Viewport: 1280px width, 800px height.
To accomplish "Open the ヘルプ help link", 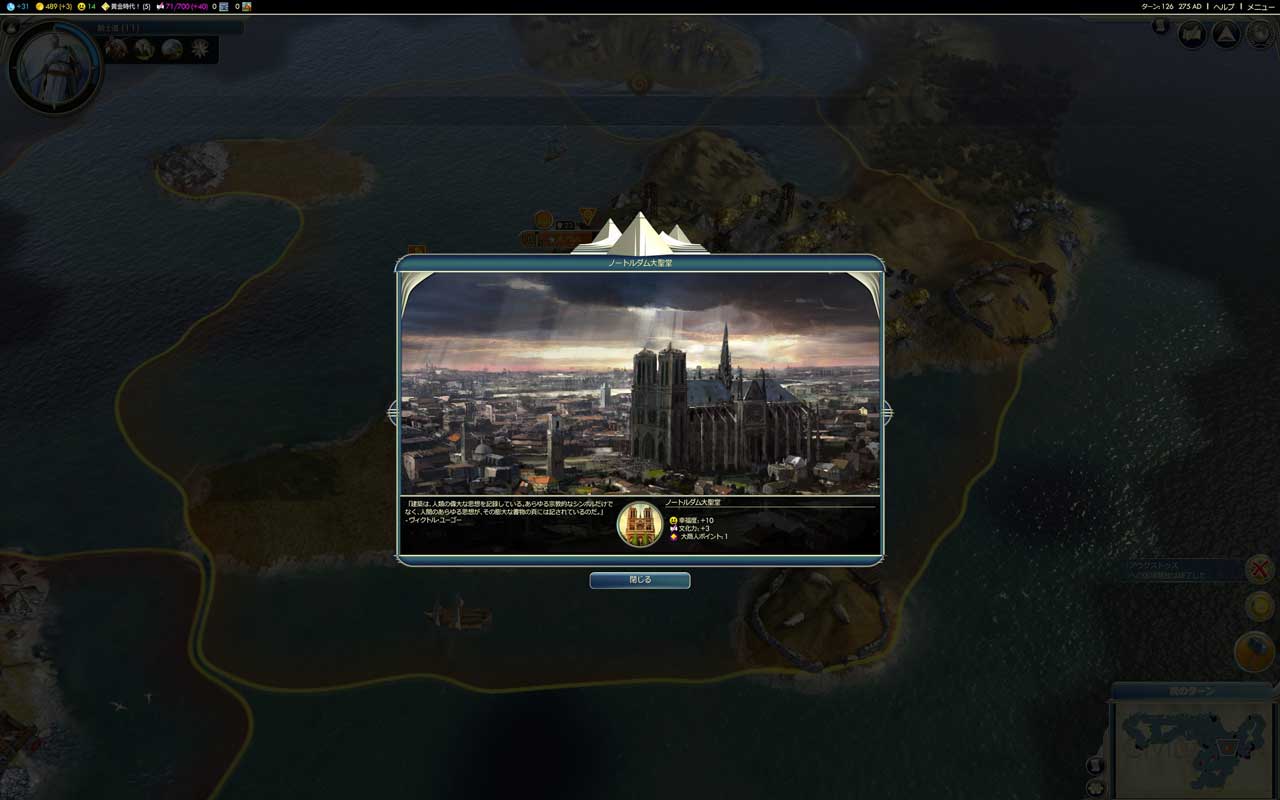I will pyautogui.click(x=1224, y=6).
